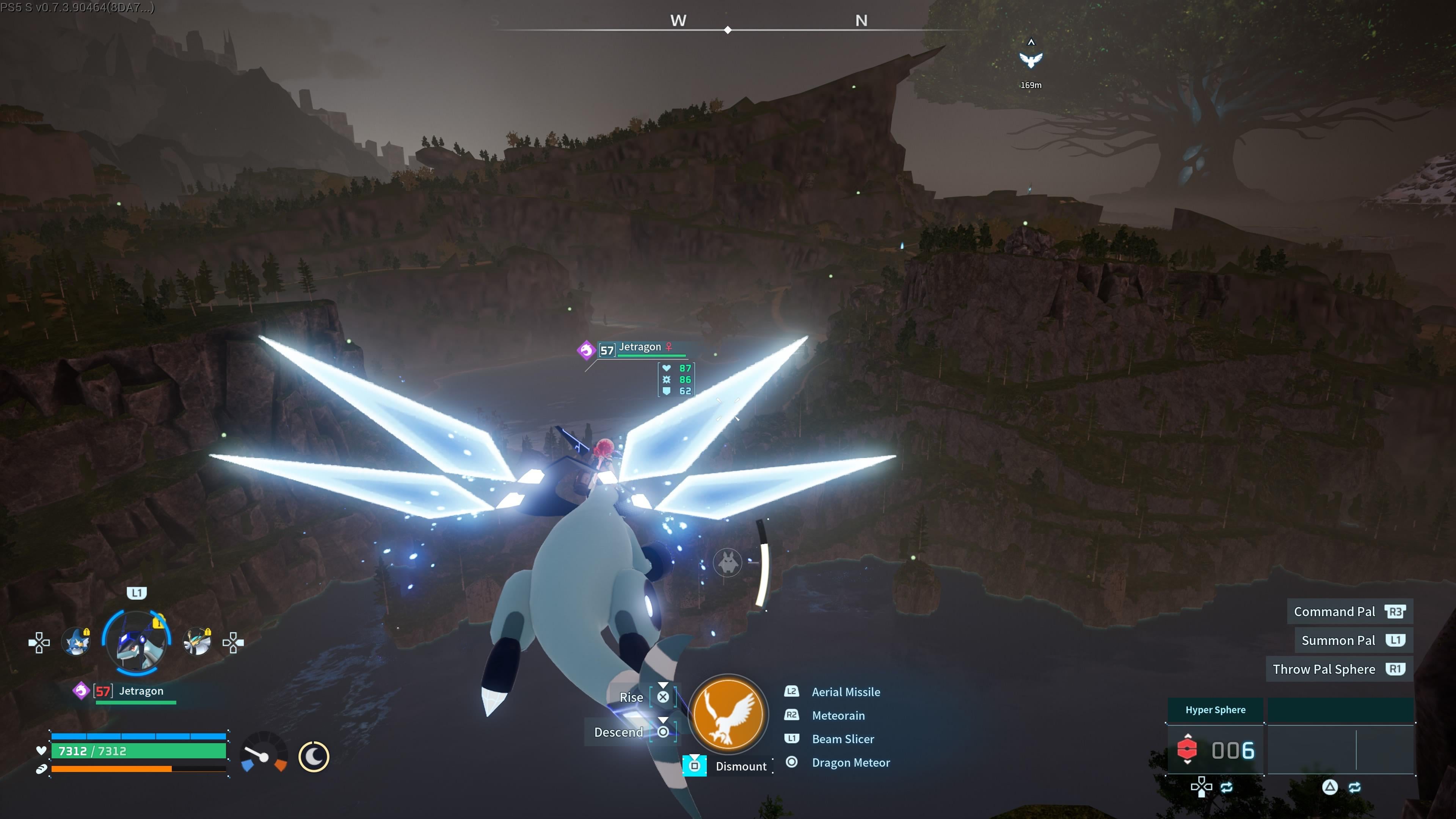Activate the Aerial Missile skill

(x=846, y=692)
